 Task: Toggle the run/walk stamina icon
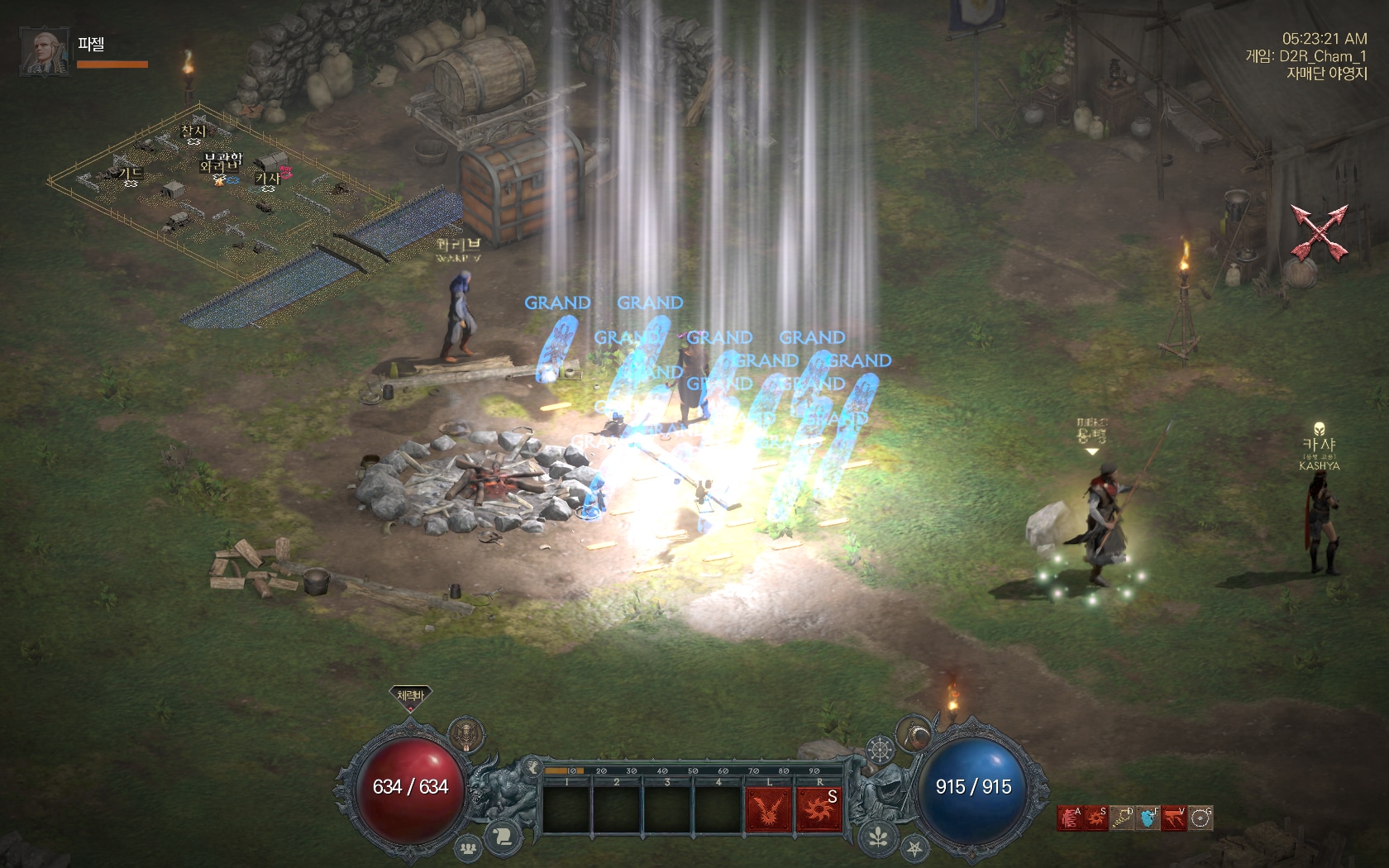point(532,765)
